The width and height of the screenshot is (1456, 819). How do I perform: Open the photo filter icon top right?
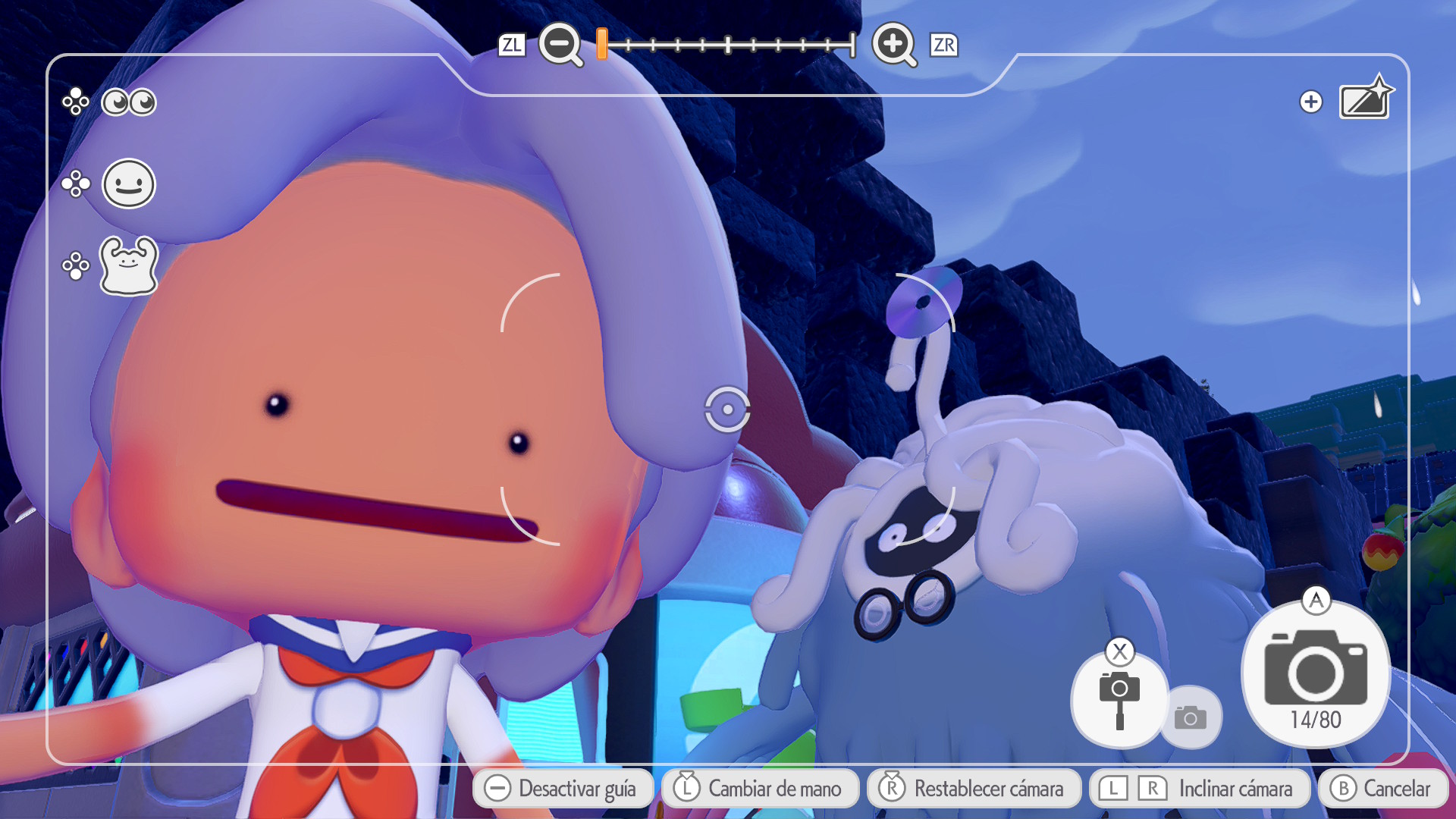pos(1363,99)
